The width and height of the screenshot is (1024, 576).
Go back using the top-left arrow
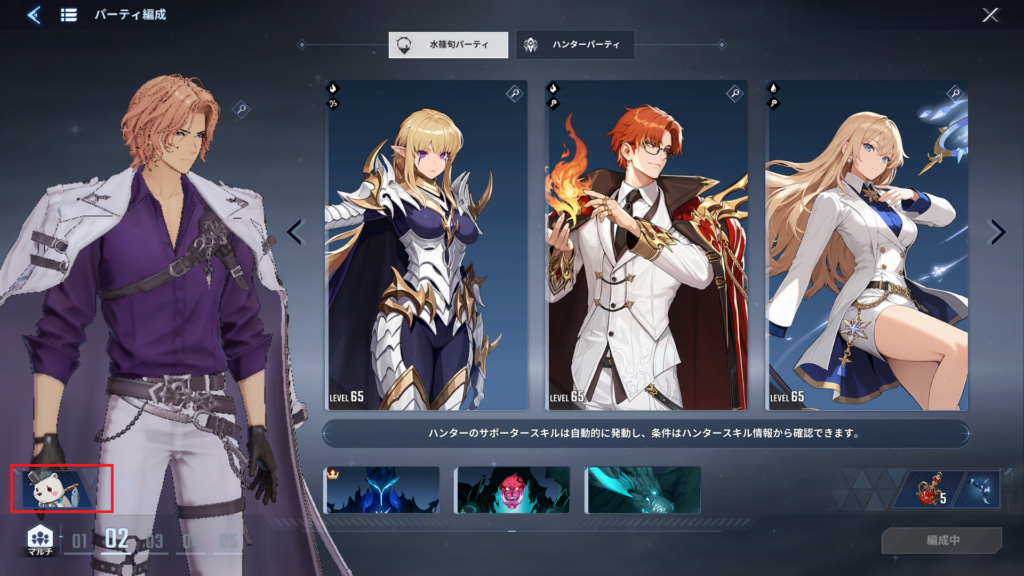34,15
